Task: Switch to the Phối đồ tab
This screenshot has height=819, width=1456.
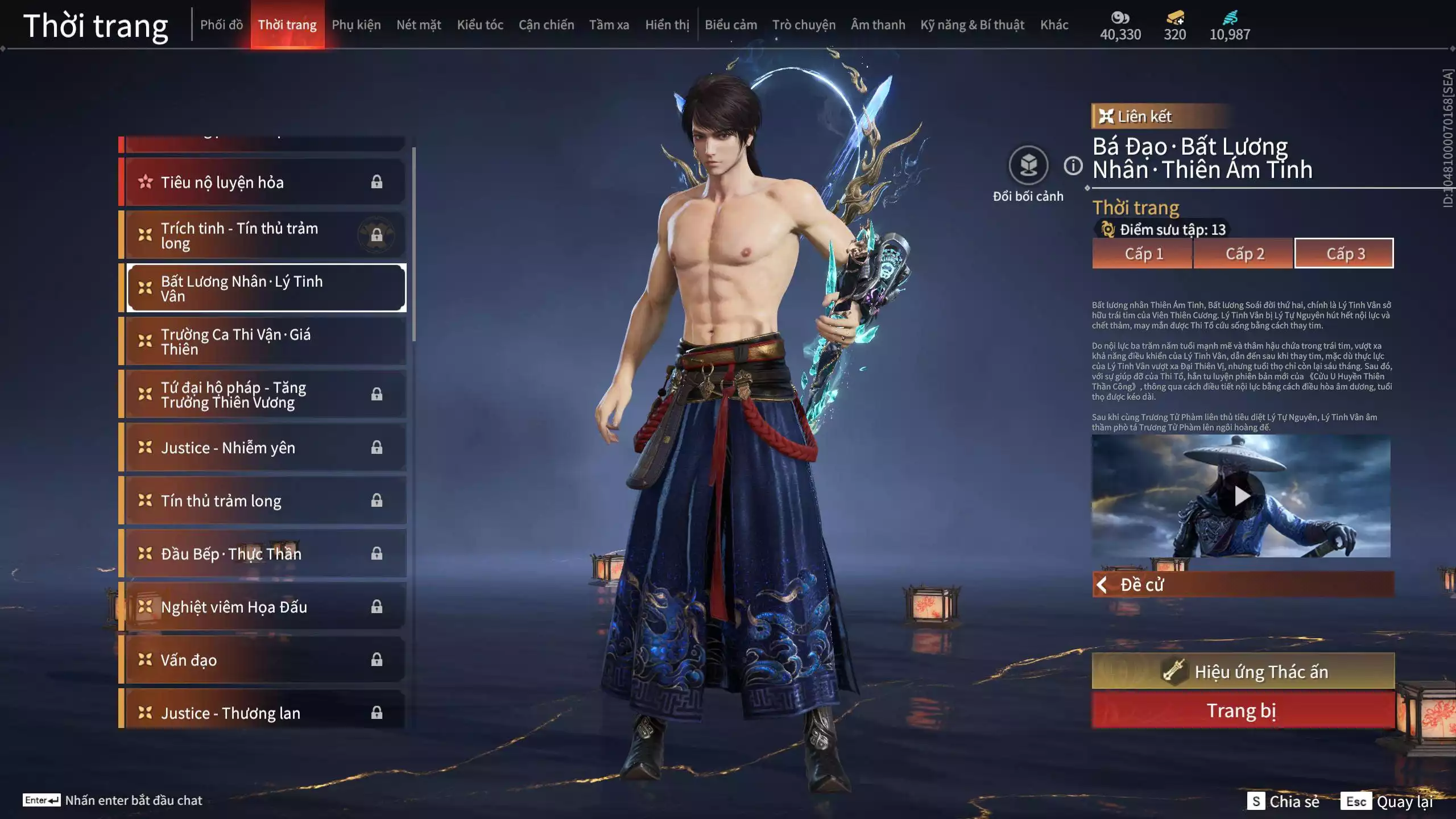Action: pos(221,25)
